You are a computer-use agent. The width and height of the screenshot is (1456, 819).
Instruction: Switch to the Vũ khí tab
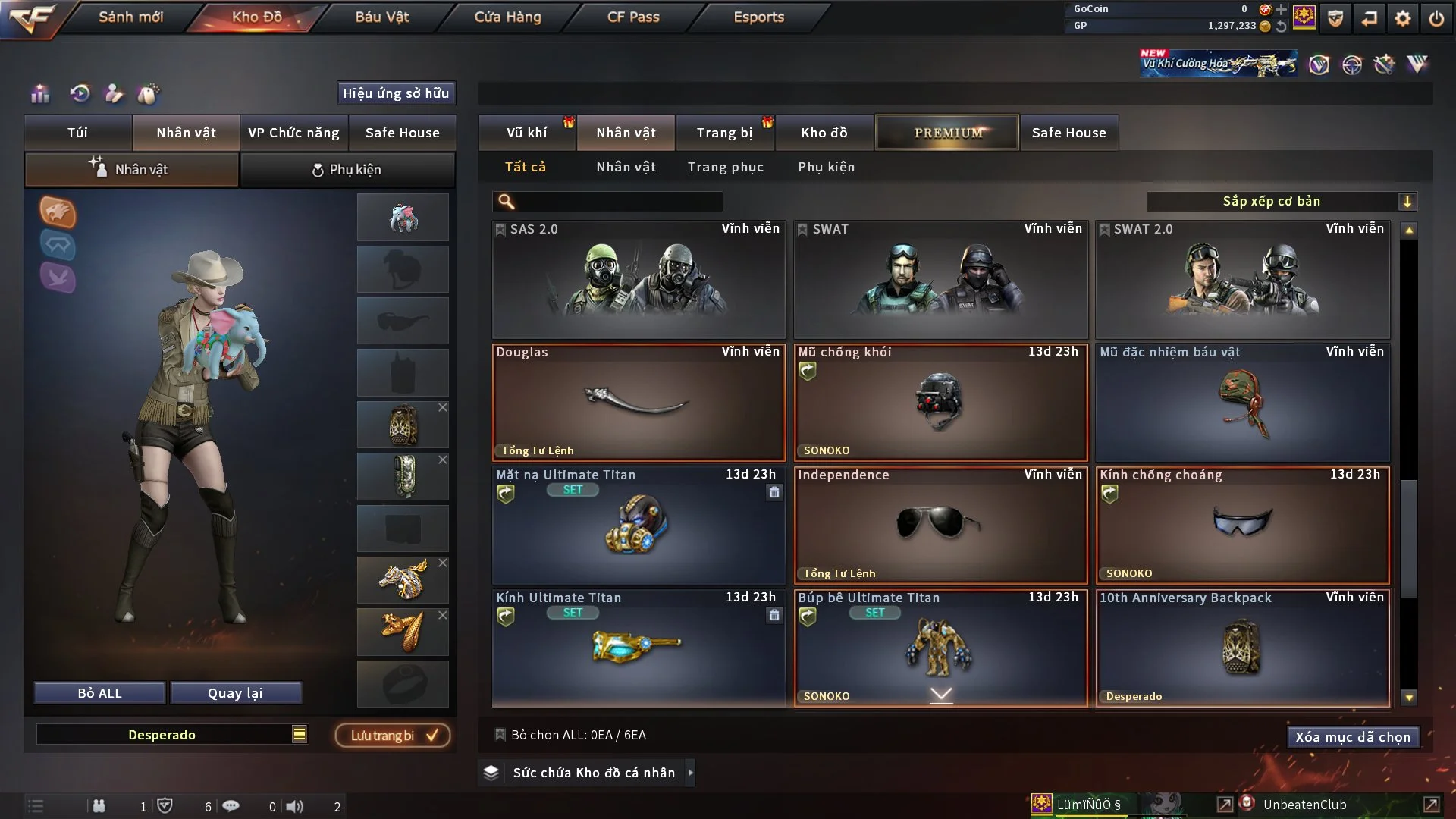coord(526,133)
